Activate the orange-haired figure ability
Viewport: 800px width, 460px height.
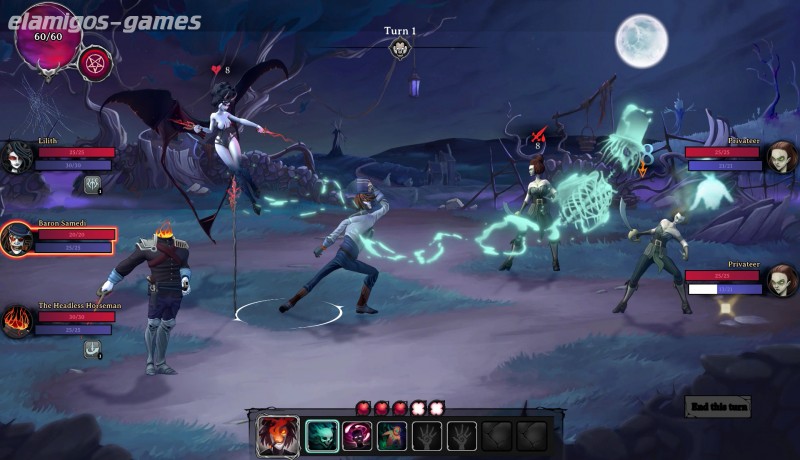point(392,436)
